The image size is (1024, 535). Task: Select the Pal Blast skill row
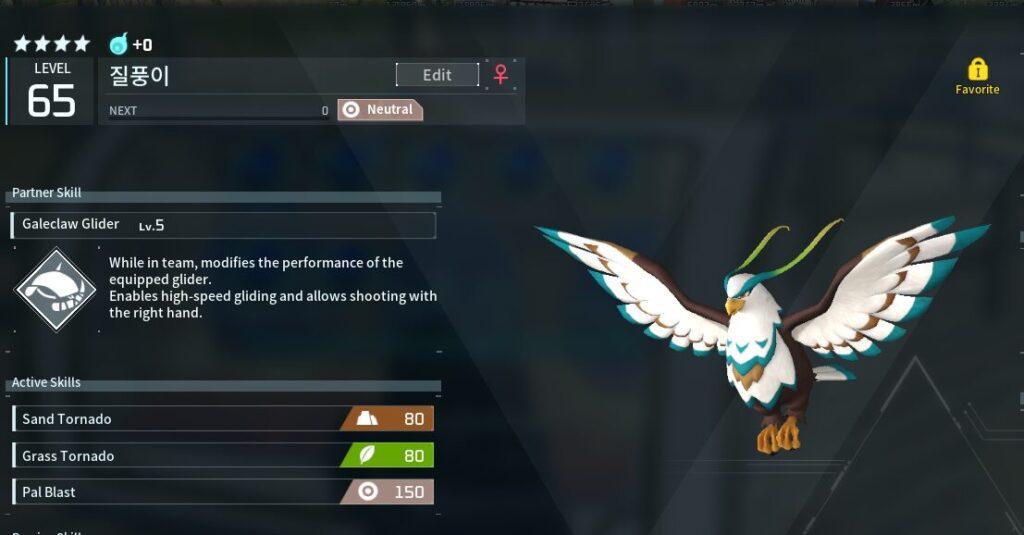223,492
